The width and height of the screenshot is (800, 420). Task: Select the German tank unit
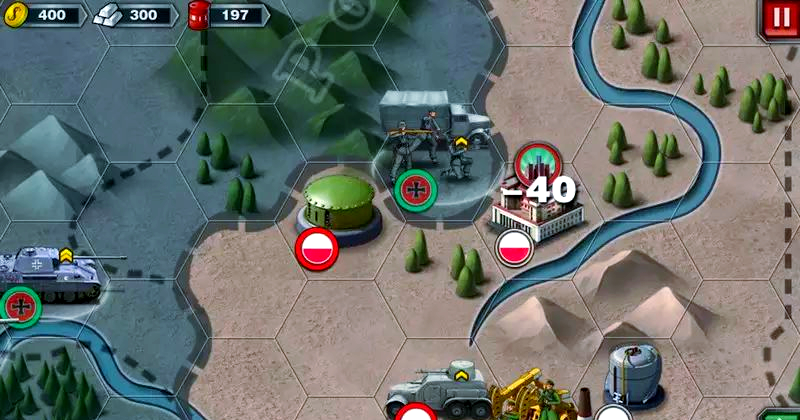(x=50, y=274)
